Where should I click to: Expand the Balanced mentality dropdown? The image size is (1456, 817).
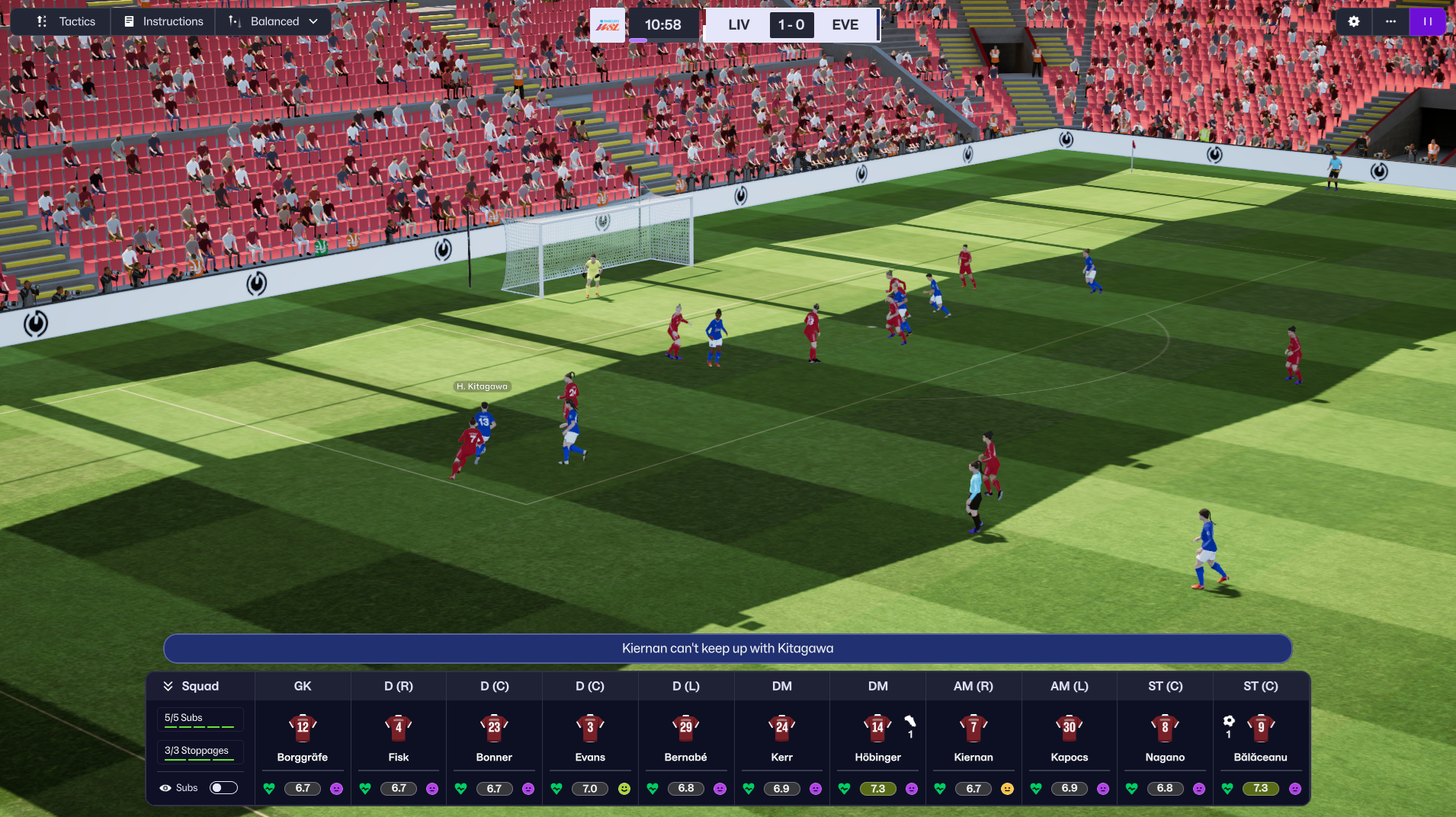[x=274, y=21]
